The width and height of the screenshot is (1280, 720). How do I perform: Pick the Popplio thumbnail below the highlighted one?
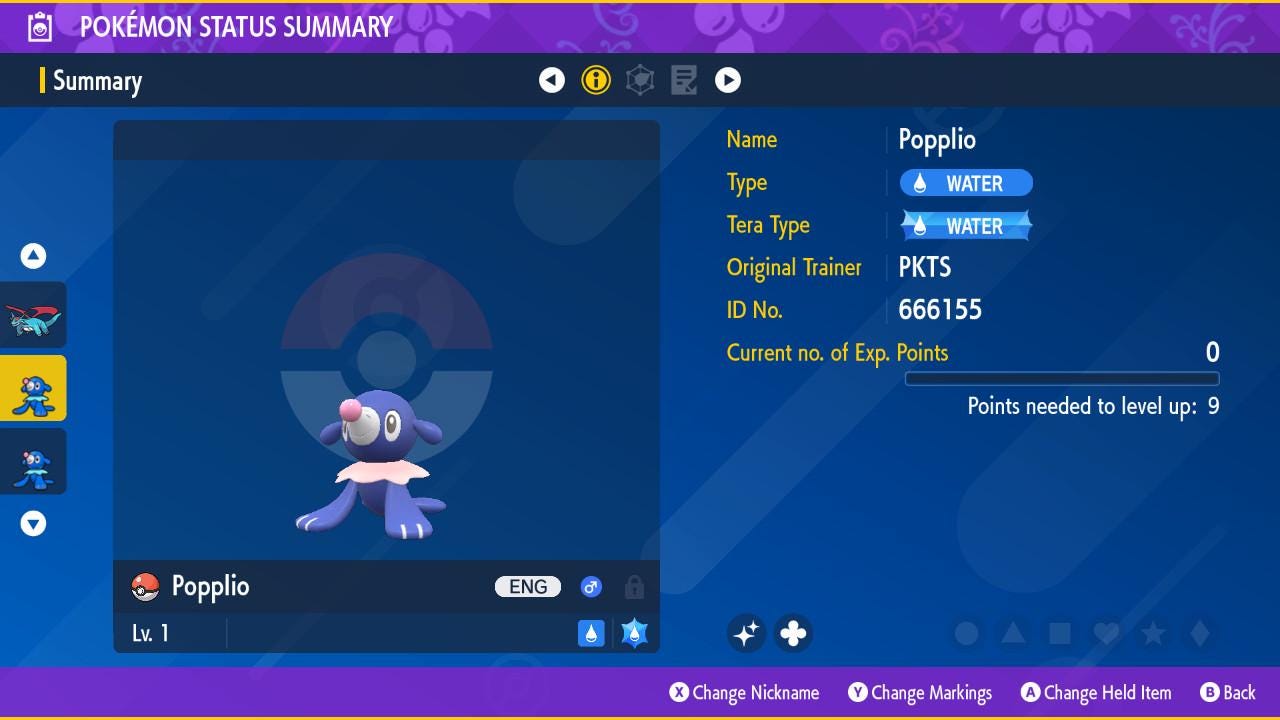pyautogui.click(x=34, y=462)
